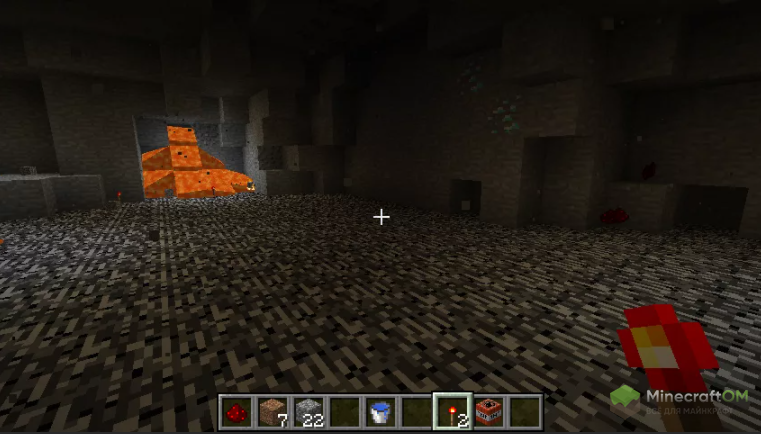
Task: Select the TNT block slot
Action: point(488,411)
